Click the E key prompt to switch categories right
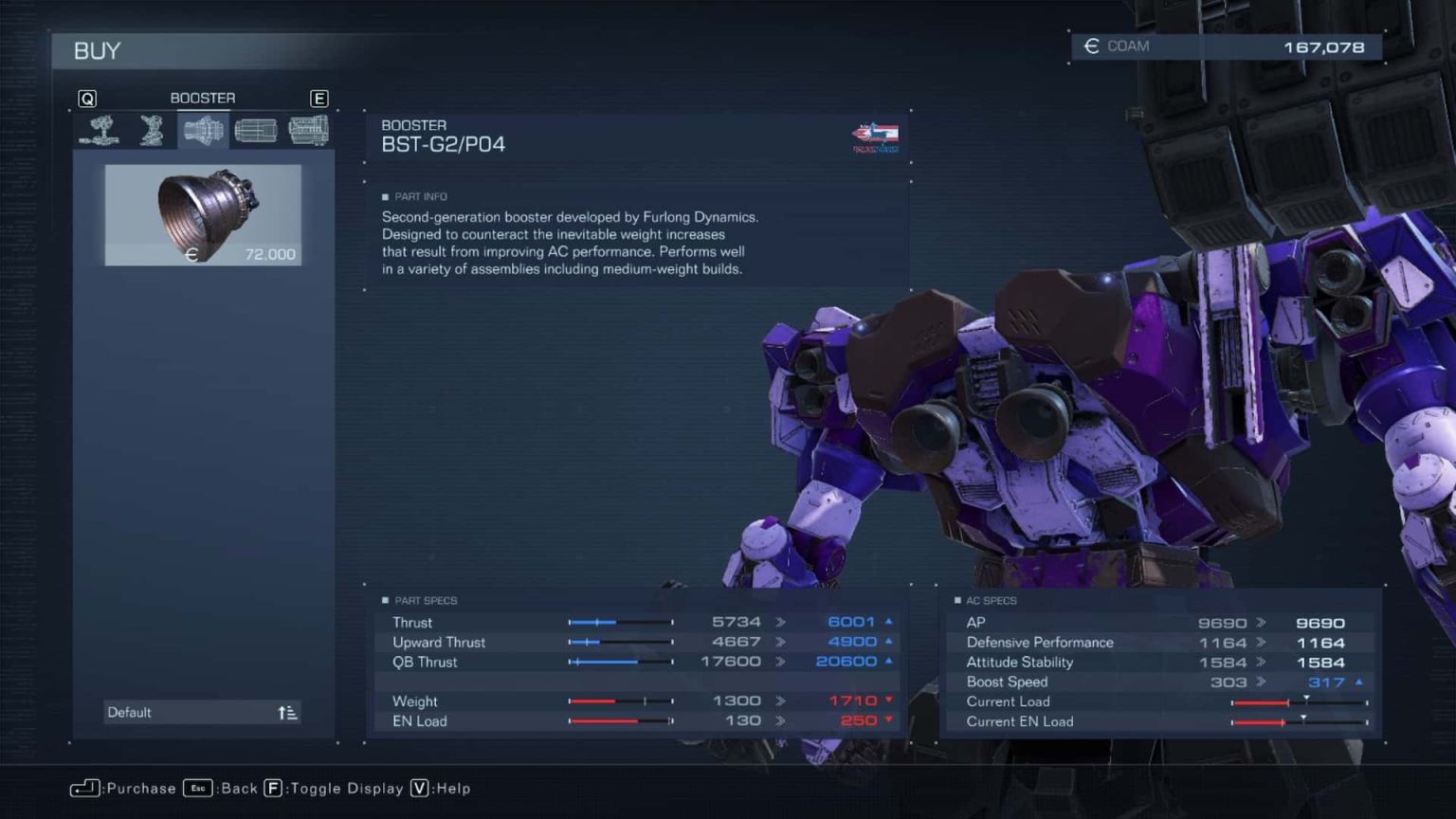1456x819 pixels. tap(319, 98)
